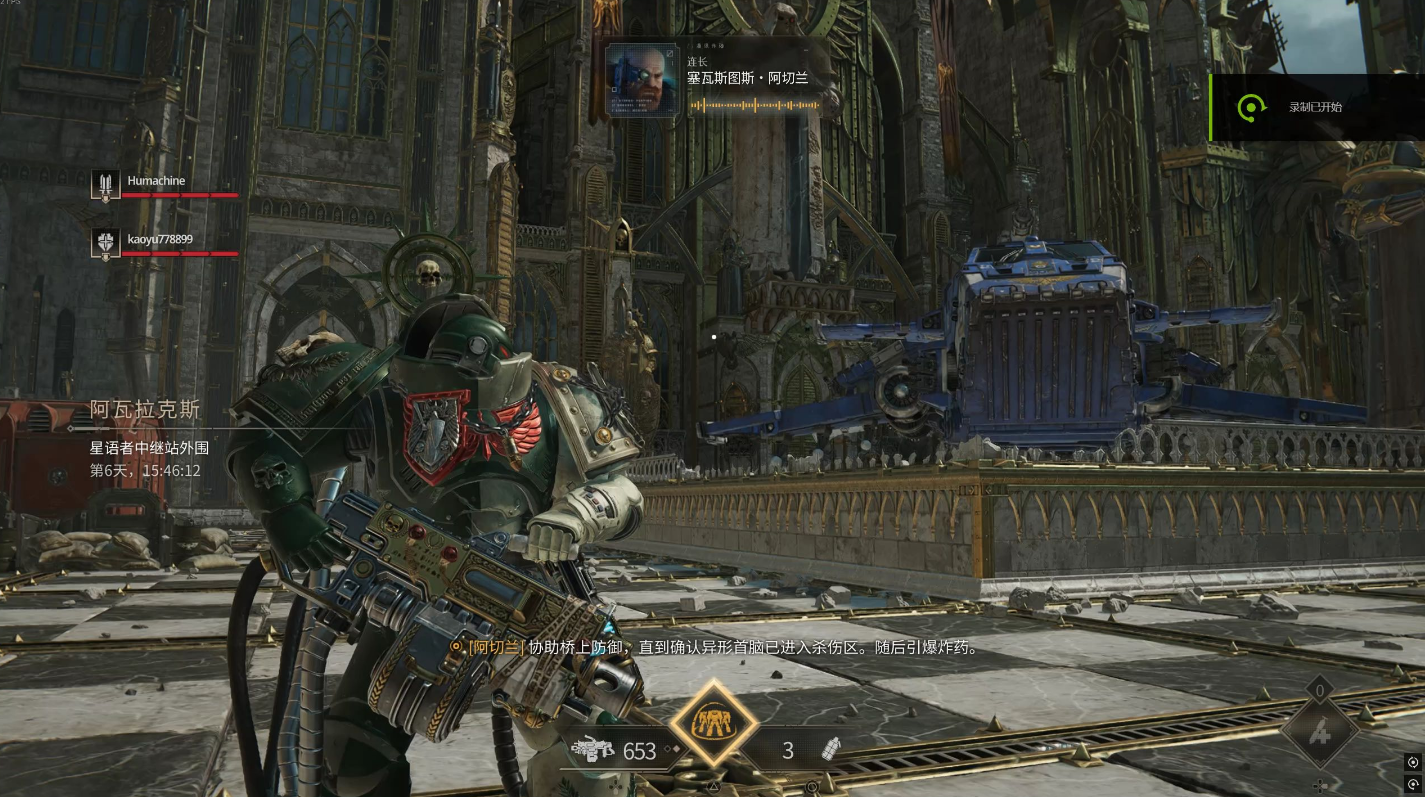Use the medicae stim diamond slot
Screen dimensions: 1425x797
(x=1320, y=733)
